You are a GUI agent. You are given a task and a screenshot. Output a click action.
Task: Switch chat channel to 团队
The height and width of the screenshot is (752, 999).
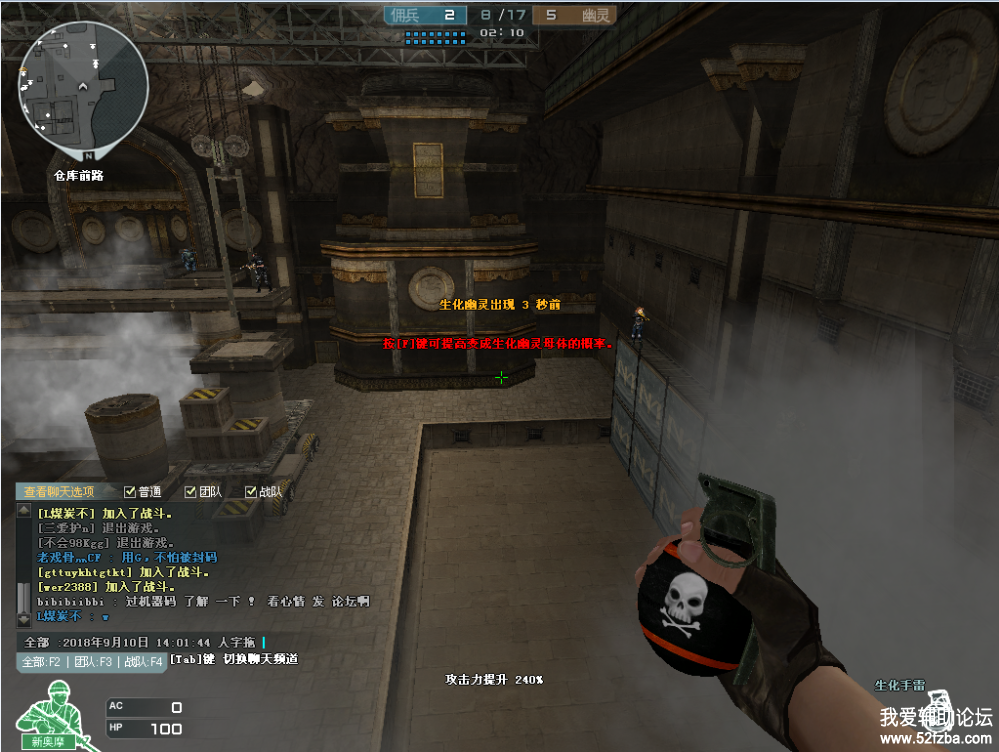(92, 662)
